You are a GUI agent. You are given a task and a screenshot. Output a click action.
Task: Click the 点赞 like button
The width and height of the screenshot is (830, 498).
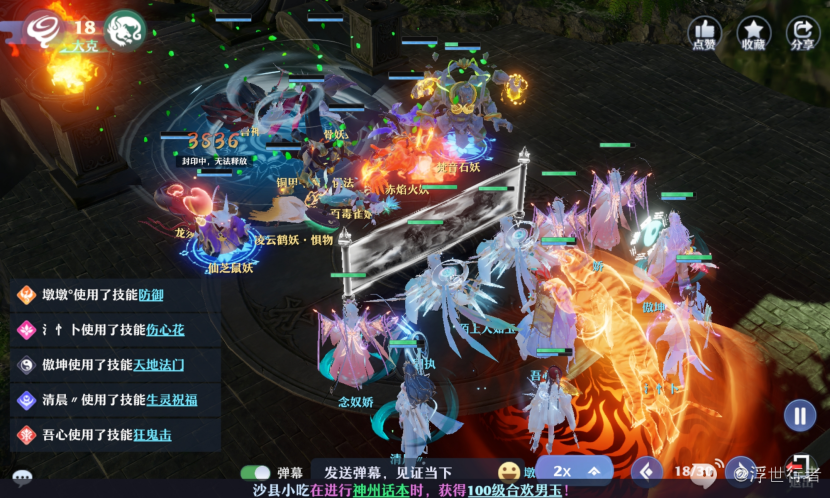[705, 32]
